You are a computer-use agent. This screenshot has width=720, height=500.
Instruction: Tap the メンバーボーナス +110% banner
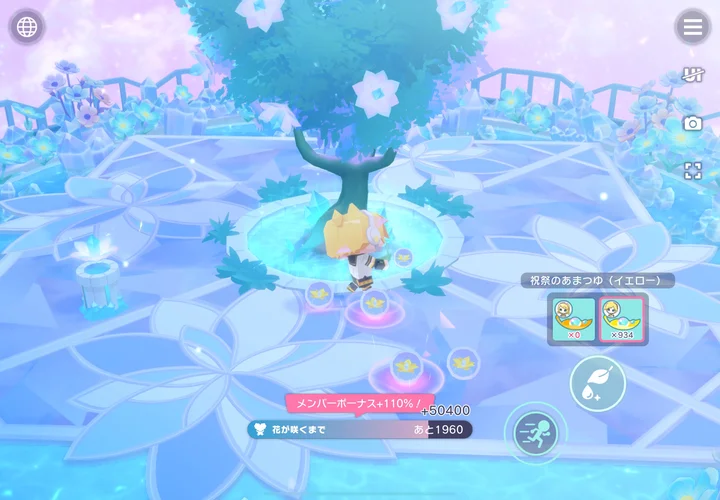tap(352, 404)
